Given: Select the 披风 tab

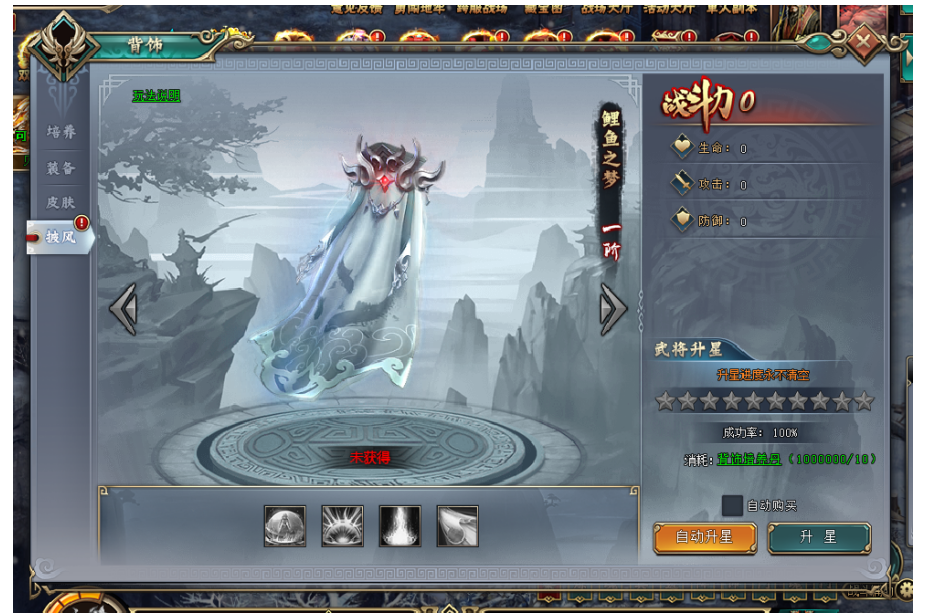Looking at the screenshot, I should point(61,237).
